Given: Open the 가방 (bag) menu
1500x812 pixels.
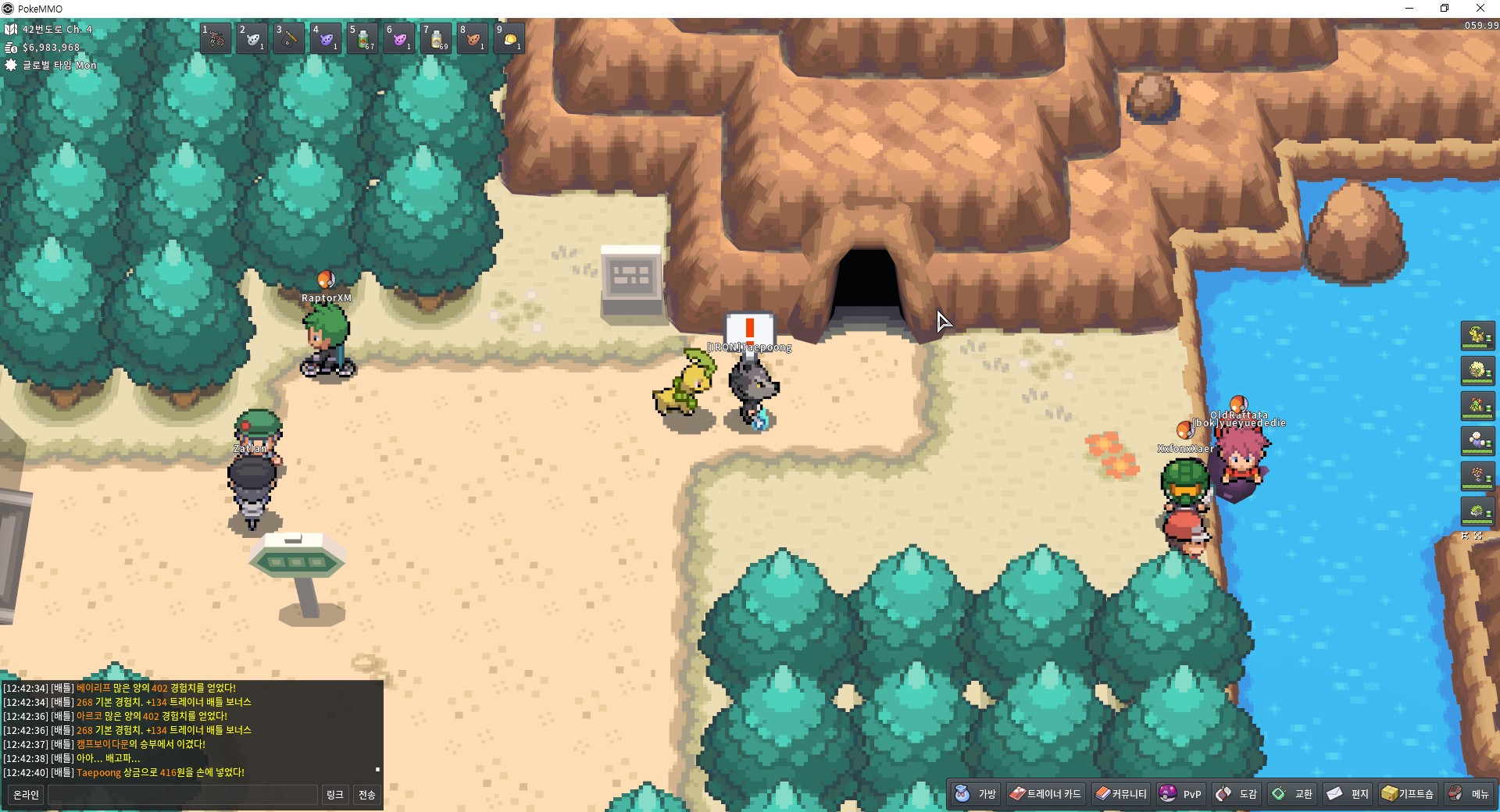Looking at the screenshot, I should [x=976, y=793].
